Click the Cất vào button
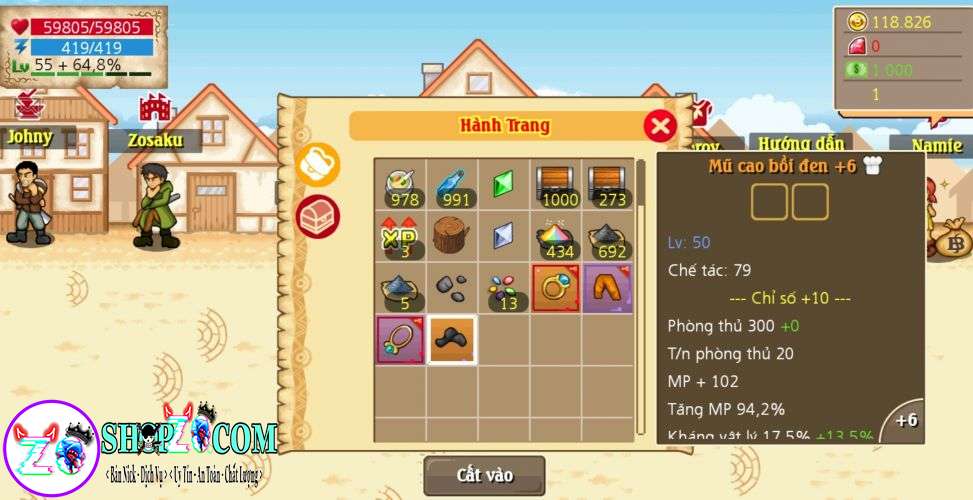The height and width of the screenshot is (500, 973). (485, 475)
